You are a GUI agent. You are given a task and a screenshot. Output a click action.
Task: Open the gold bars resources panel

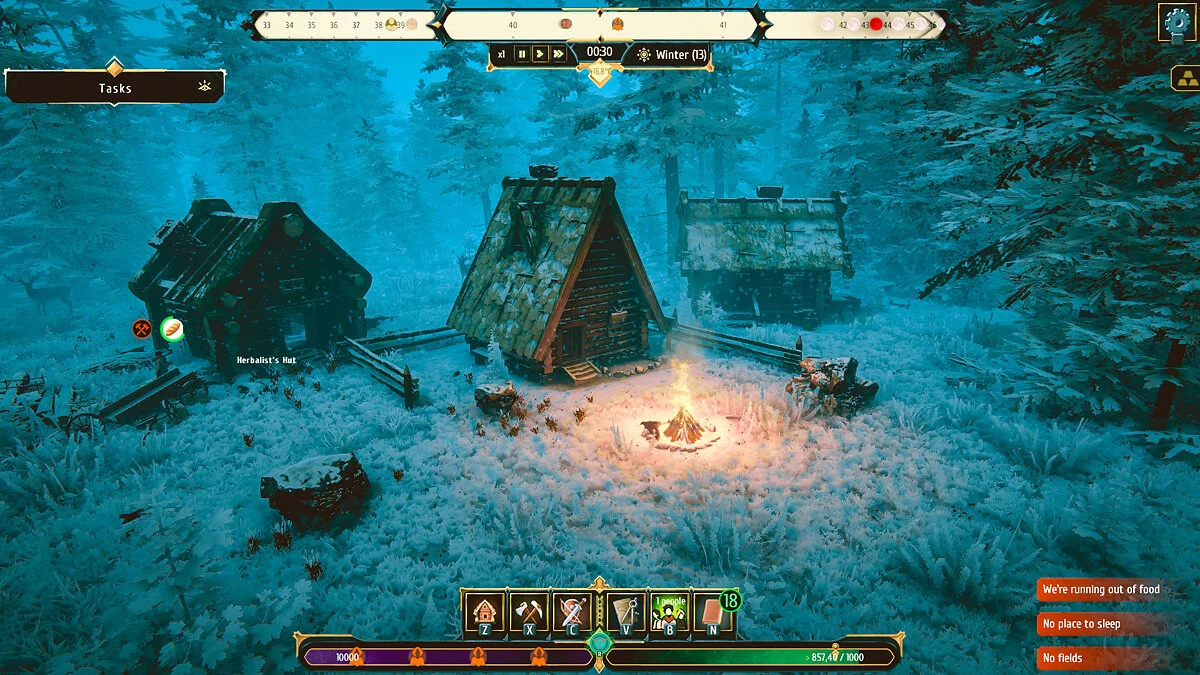click(1186, 79)
